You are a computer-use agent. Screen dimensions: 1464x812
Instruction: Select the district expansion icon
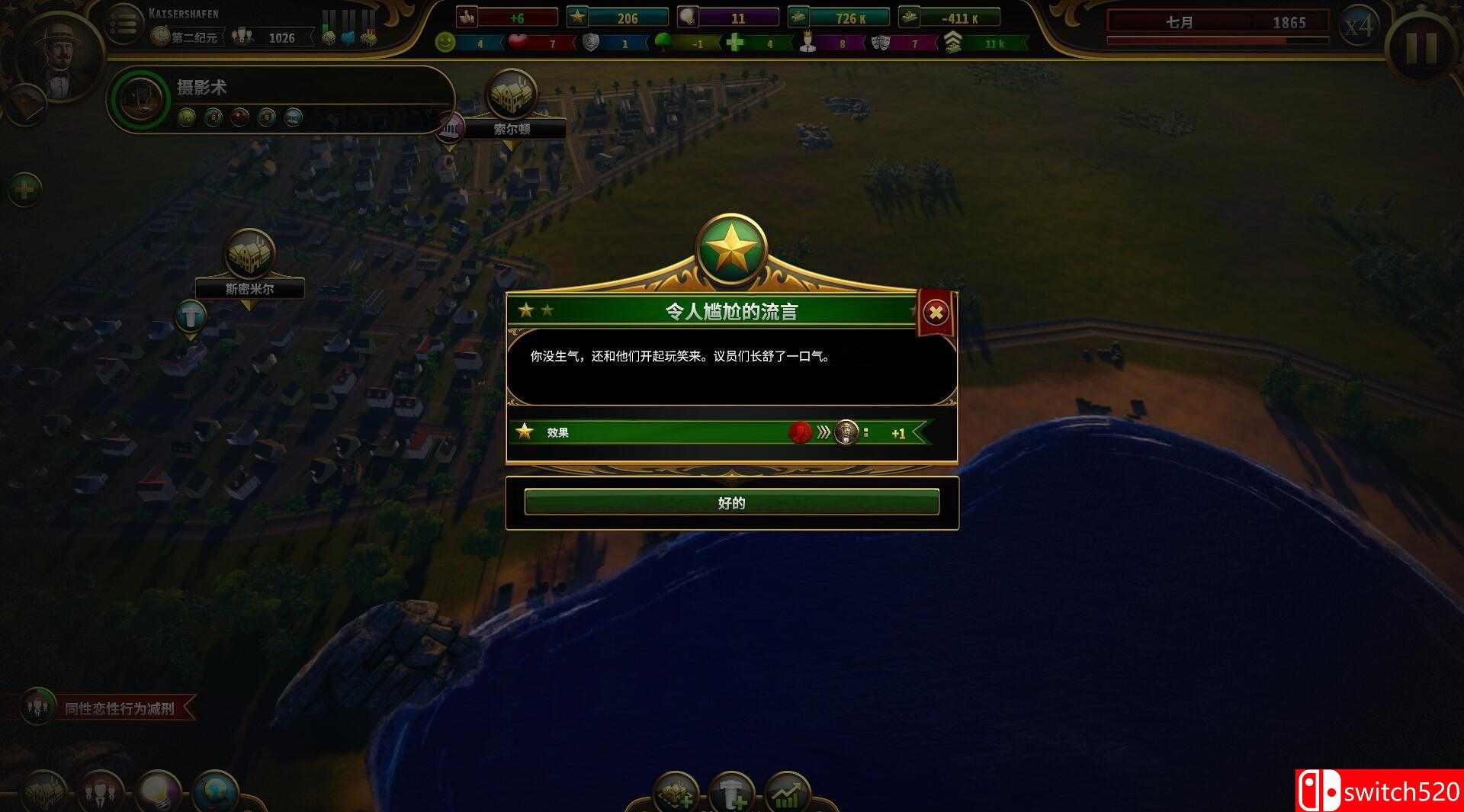click(676, 793)
